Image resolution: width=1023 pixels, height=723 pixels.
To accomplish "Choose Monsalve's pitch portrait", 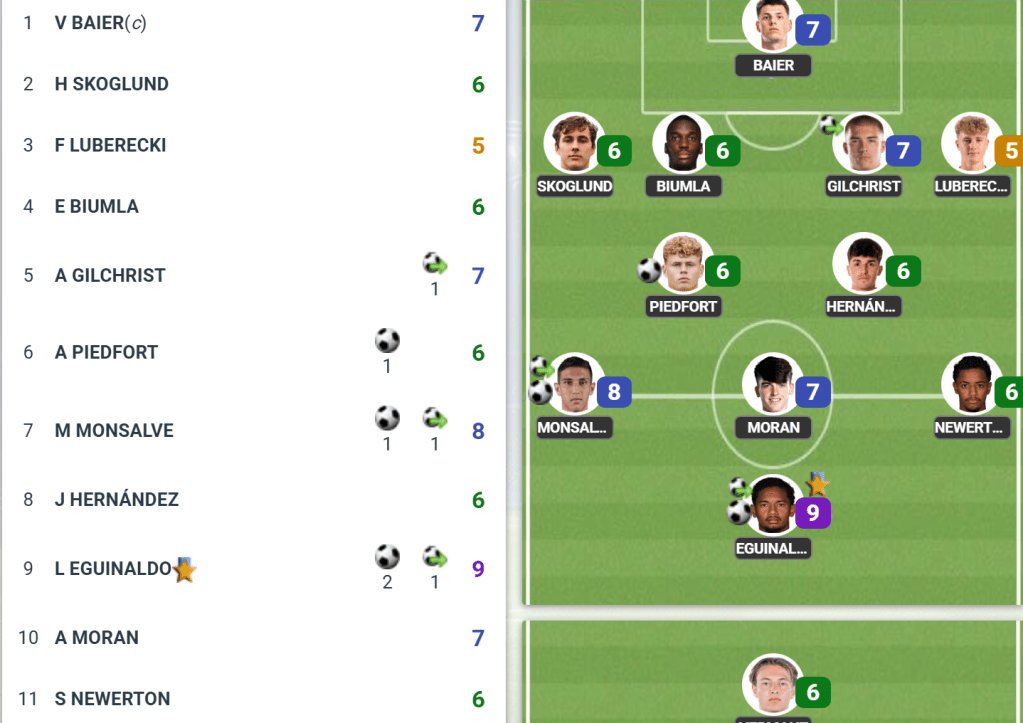I will 574,384.
